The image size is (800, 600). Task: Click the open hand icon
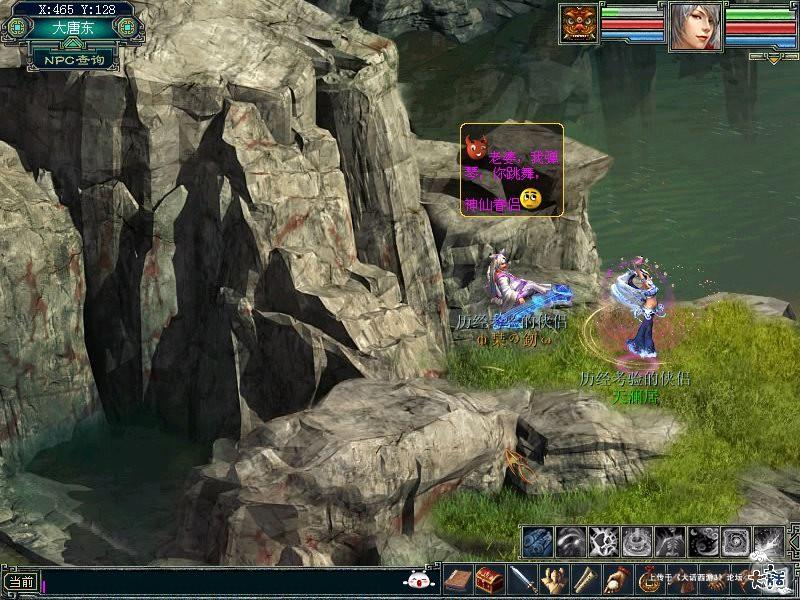553,579
